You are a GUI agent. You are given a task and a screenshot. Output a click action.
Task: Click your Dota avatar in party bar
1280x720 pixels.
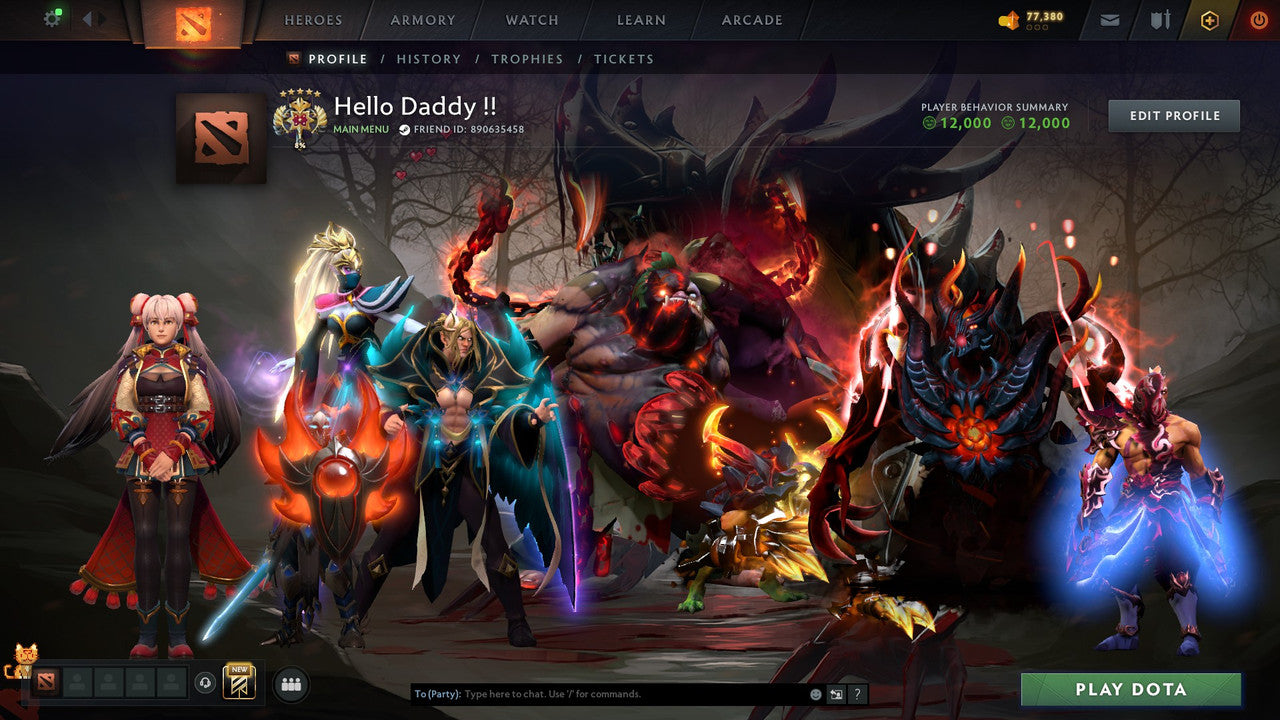coord(45,683)
